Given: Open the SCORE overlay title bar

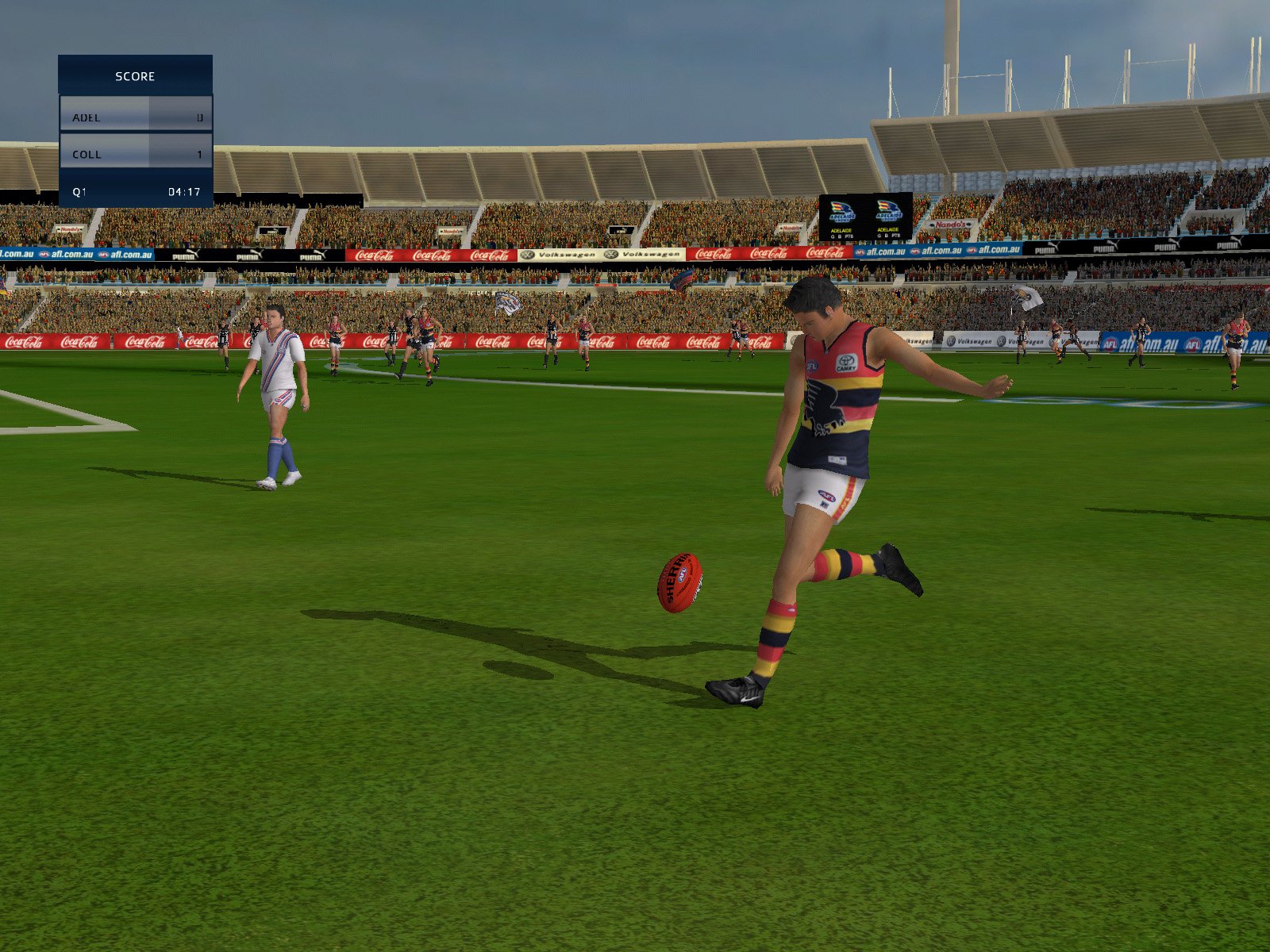Looking at the screenshot, I should (135, 76).
